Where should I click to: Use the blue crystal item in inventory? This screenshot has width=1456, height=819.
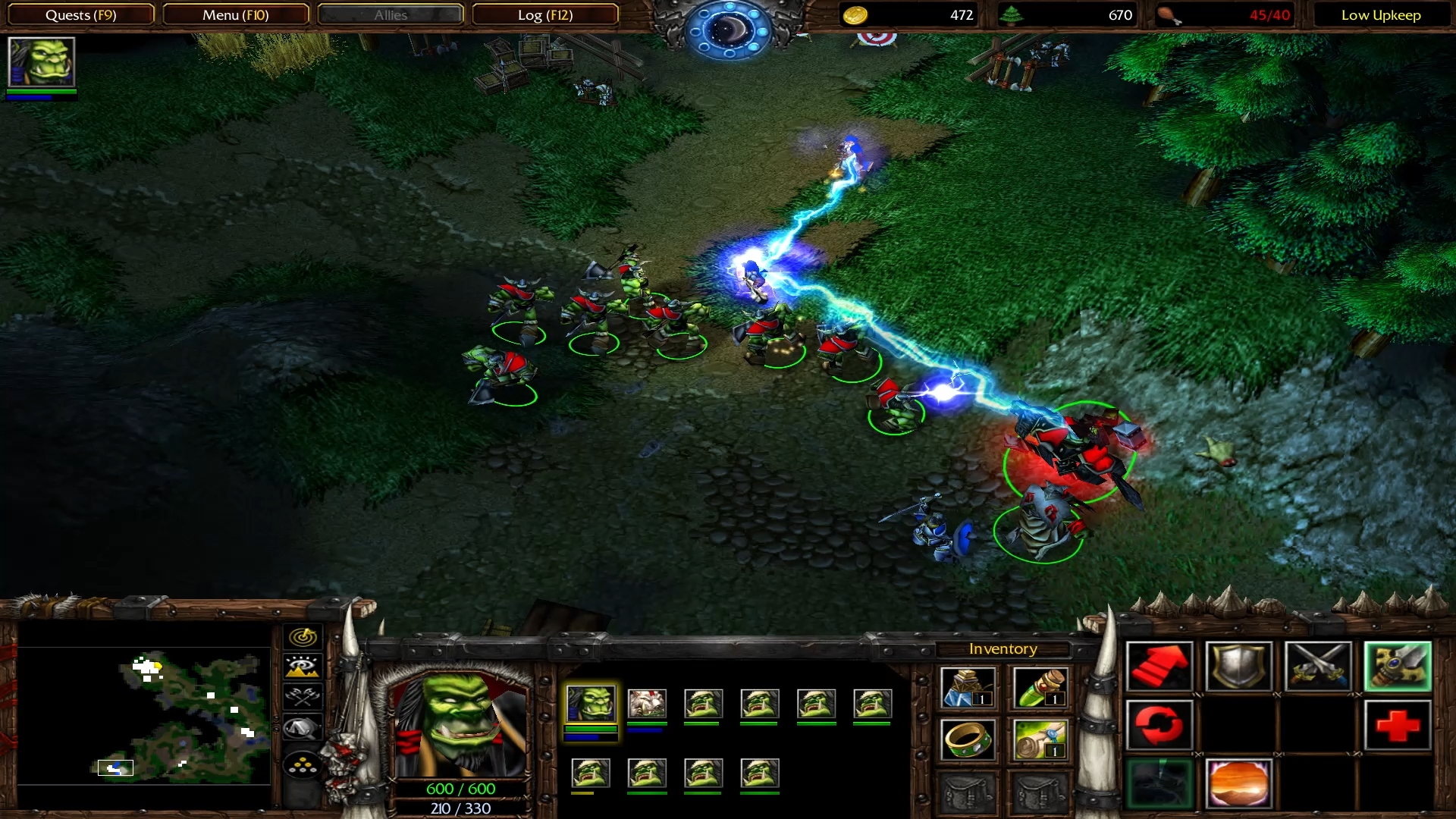[x=968, y=688]
